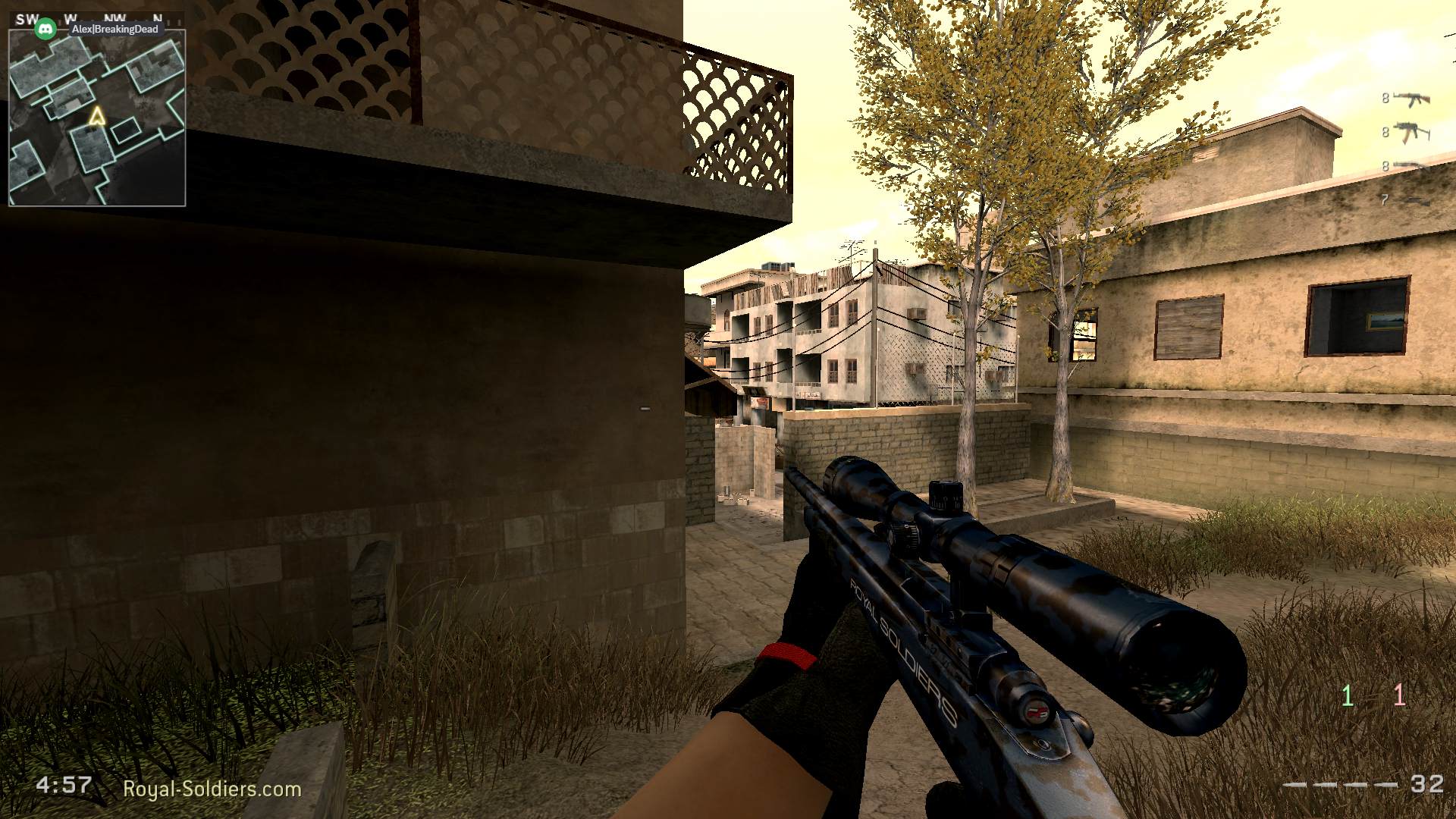Toggle the Alex|BreakingDead name tag
This screenshot has height=819, width=1456.
[x=115, y=28]
